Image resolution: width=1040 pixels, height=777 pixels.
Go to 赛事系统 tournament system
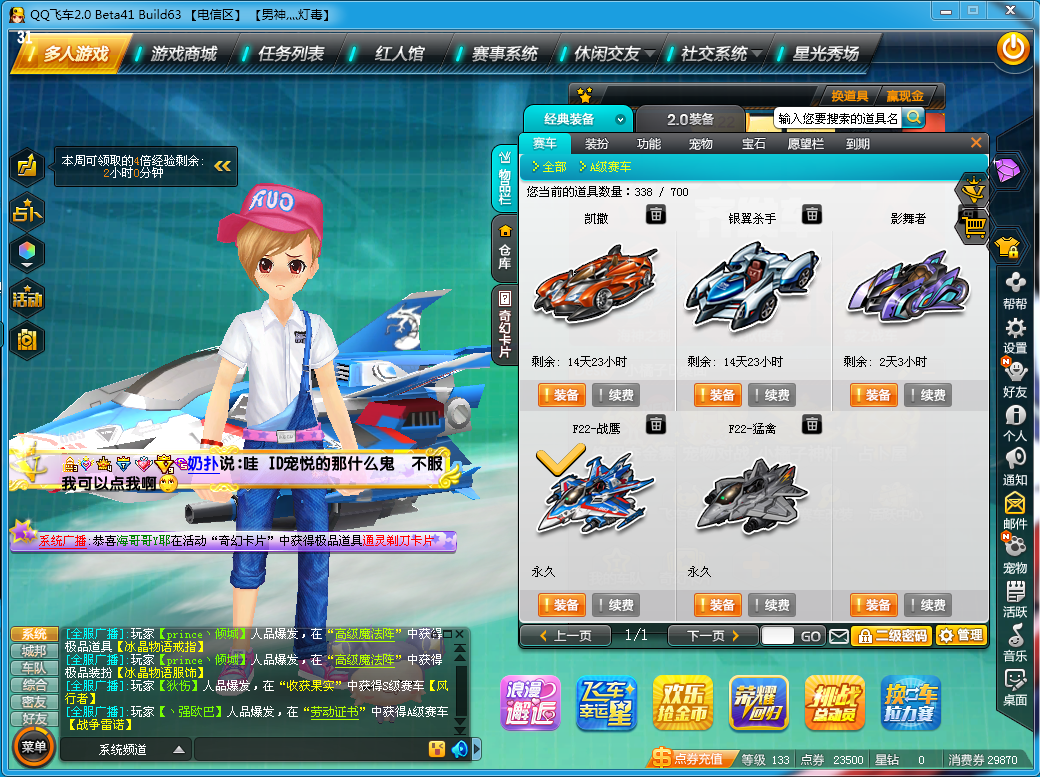click(504, 53)
